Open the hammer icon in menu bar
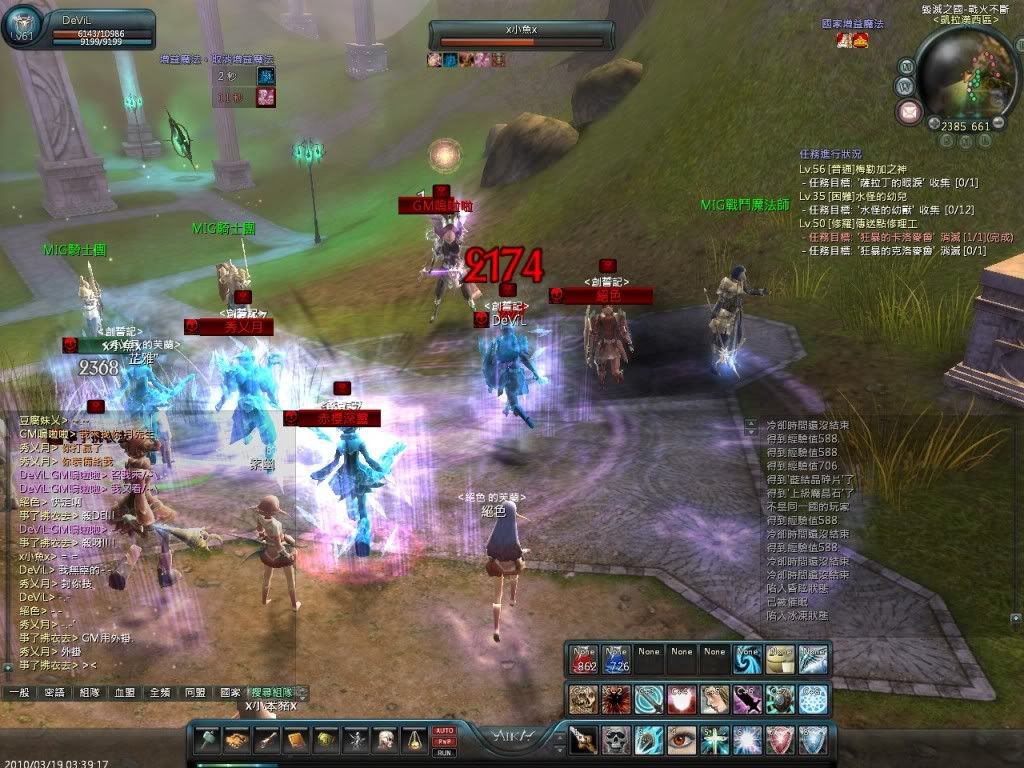This screenshot has width=1024, height=768. pos(207,740)
